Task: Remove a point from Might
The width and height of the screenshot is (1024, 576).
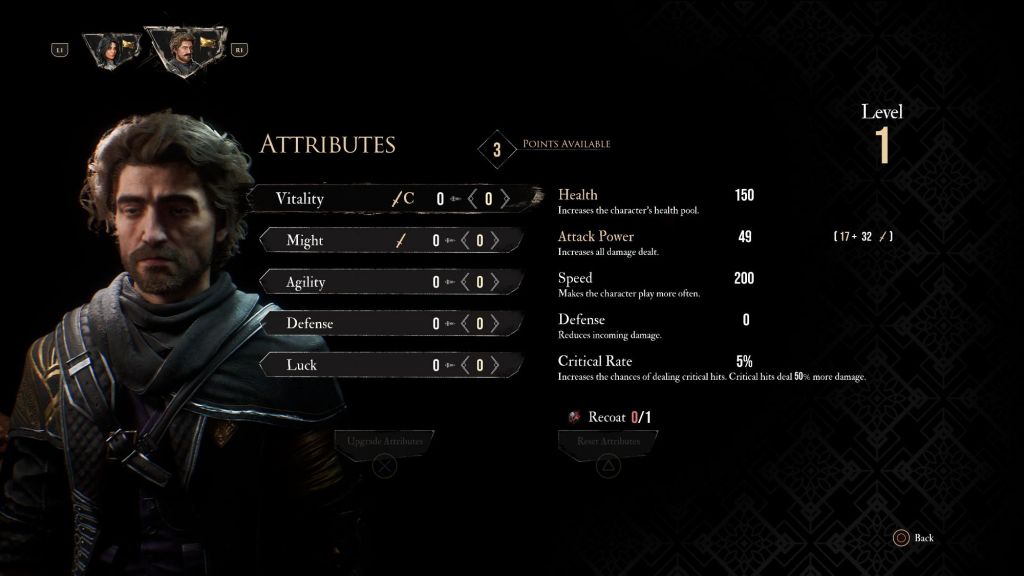Action: [465, 241]
